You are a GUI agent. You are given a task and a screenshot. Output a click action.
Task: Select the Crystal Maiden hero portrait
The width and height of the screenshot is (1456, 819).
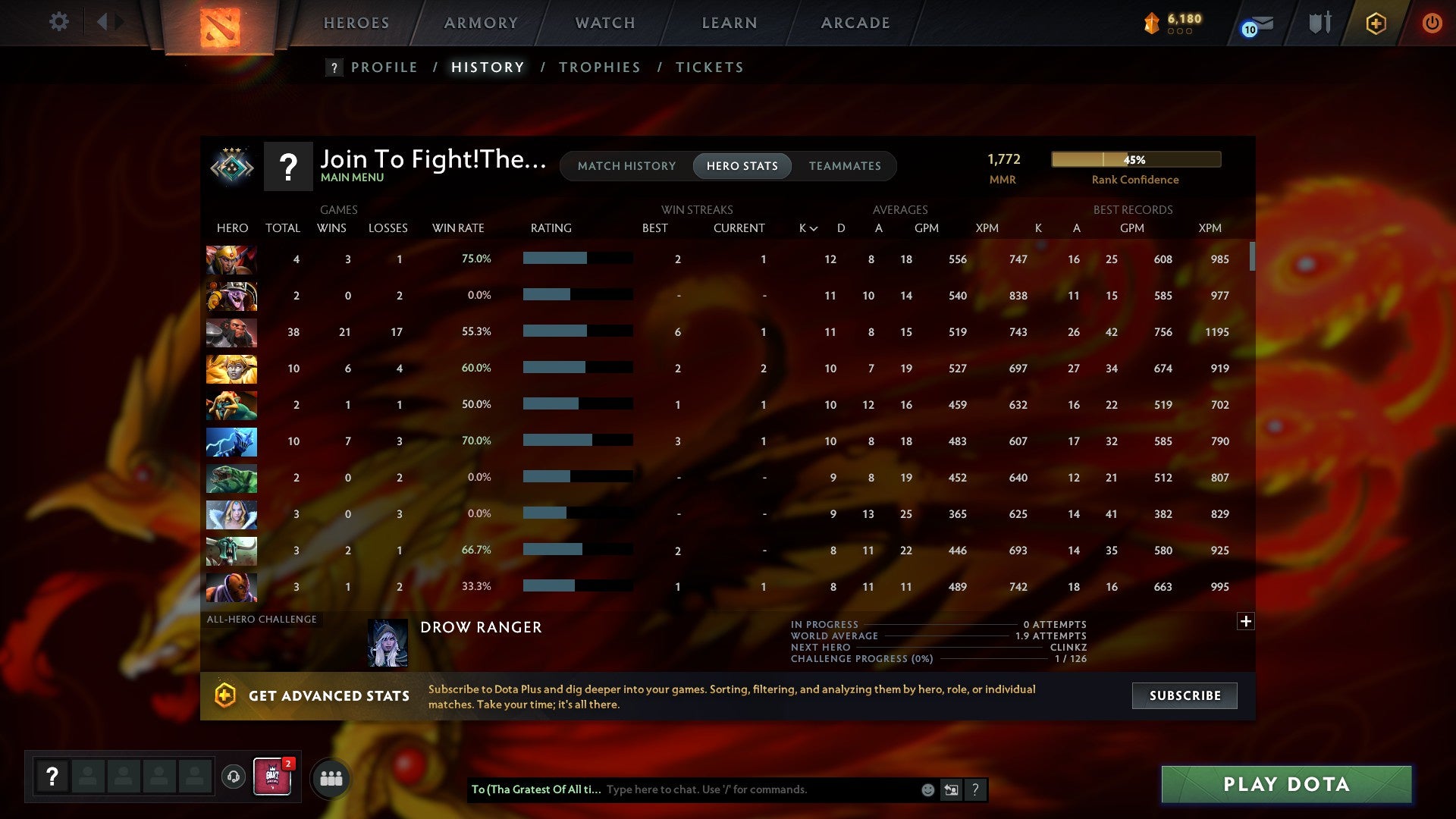point(231,514)
